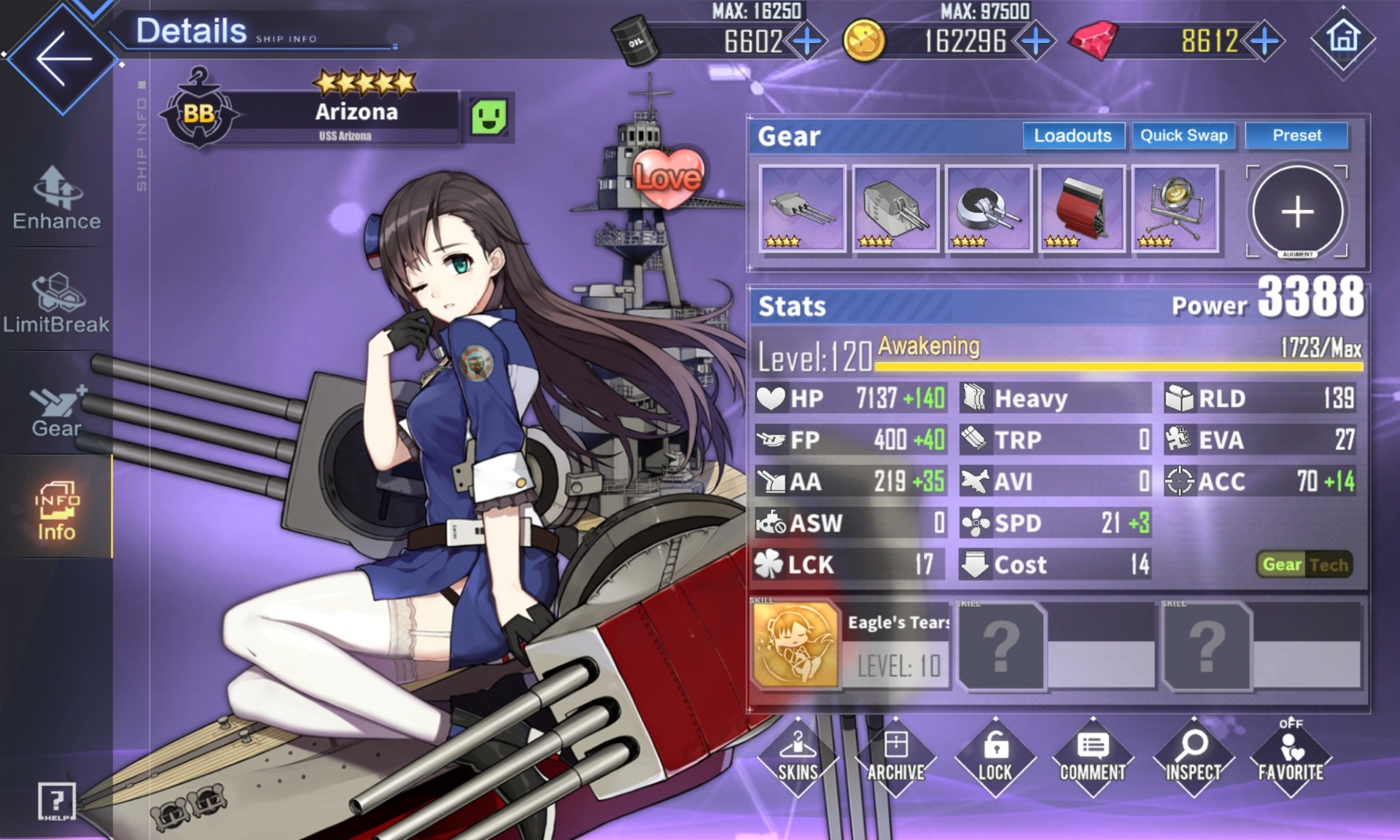Return to the home screen
1400x840 pixels.
pyautogui.click(x=1343, y=38)
